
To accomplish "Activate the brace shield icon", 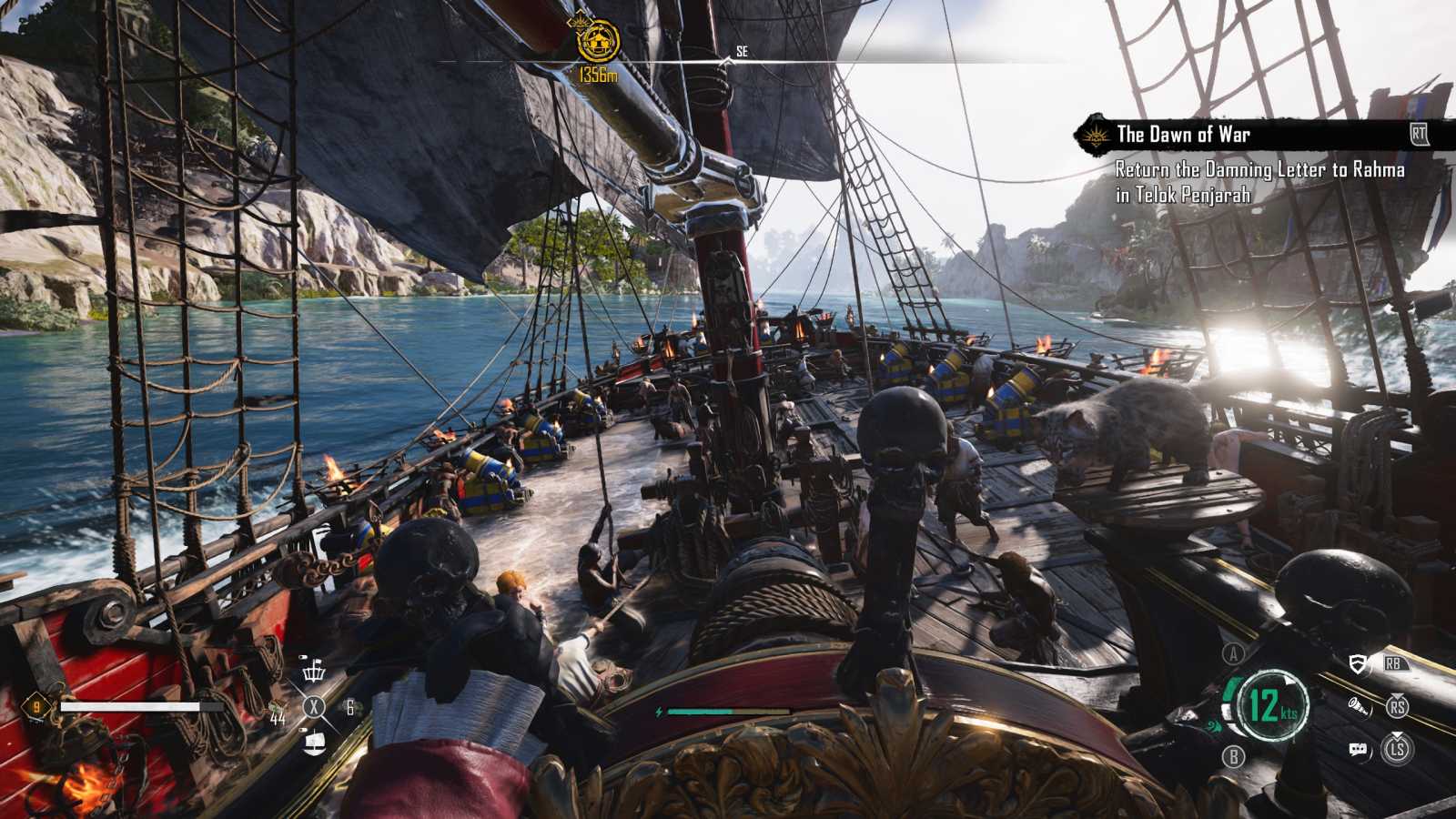I will click(x=1359, y=664).
